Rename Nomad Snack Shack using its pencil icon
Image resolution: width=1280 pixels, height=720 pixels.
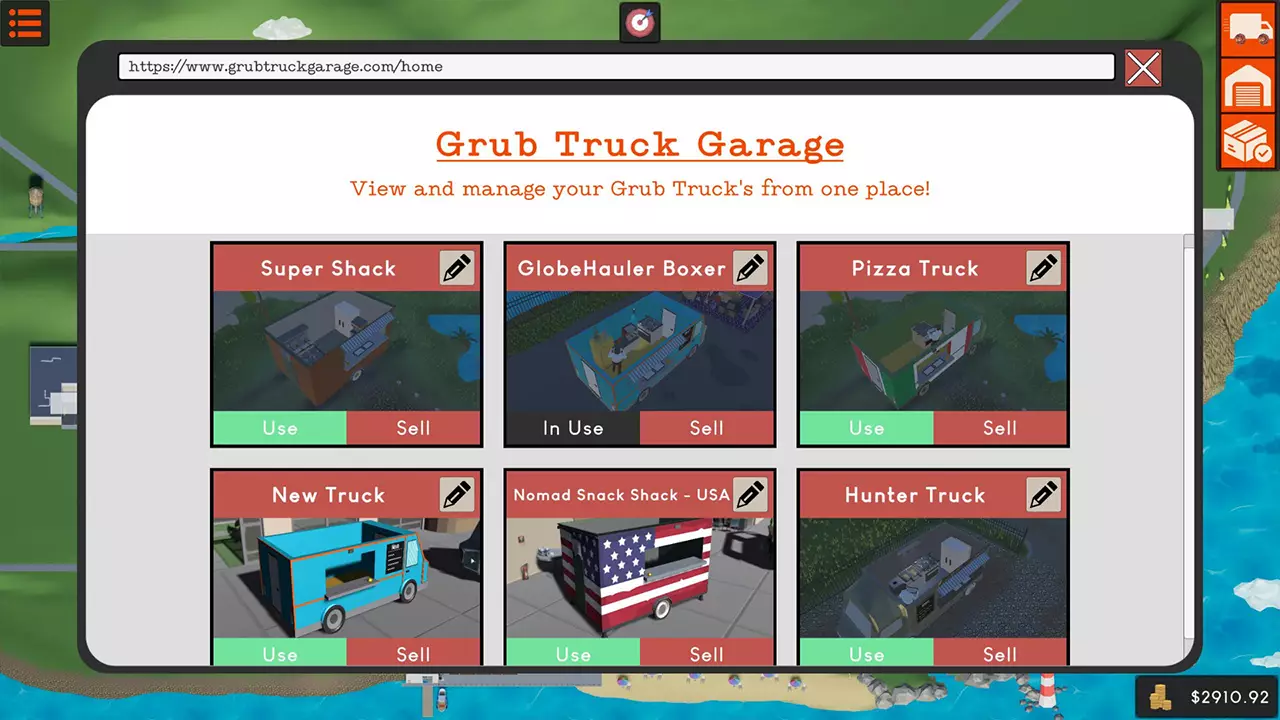click(751, 494)
